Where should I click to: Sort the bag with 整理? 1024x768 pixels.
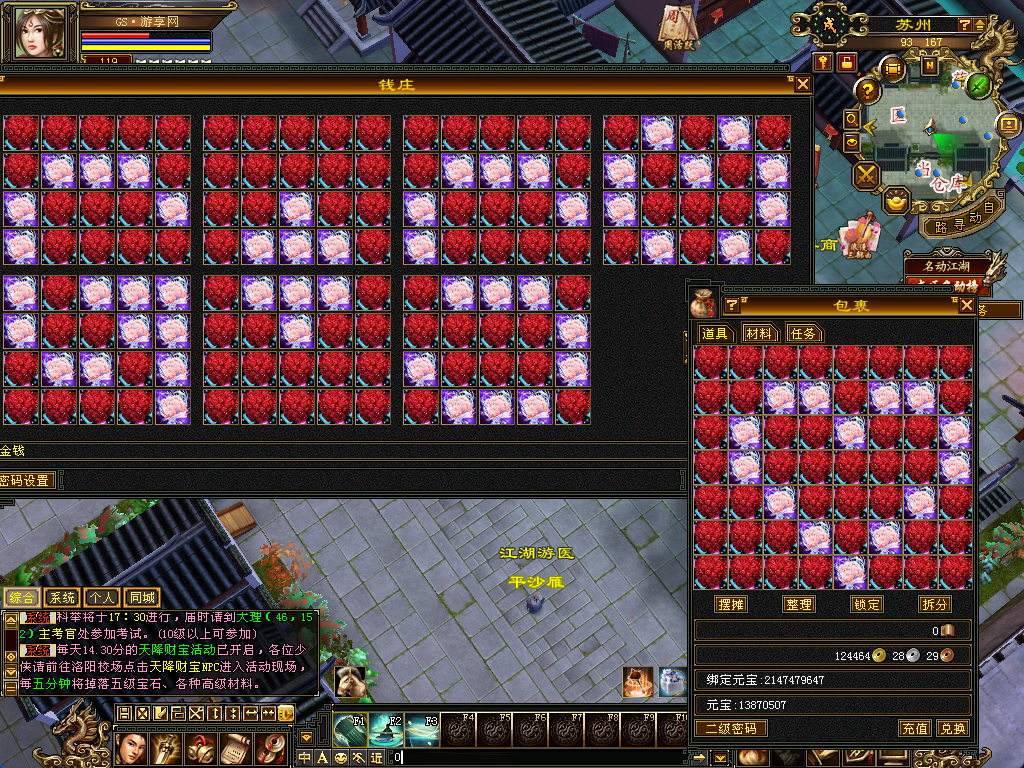[799, 604]
